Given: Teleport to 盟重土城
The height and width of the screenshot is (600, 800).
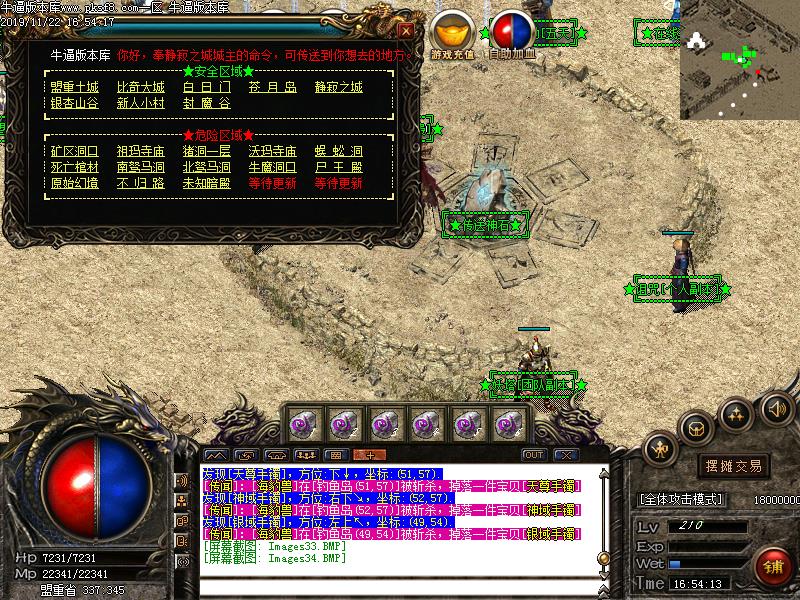Looking at the screenshot, I should point(75,87).
